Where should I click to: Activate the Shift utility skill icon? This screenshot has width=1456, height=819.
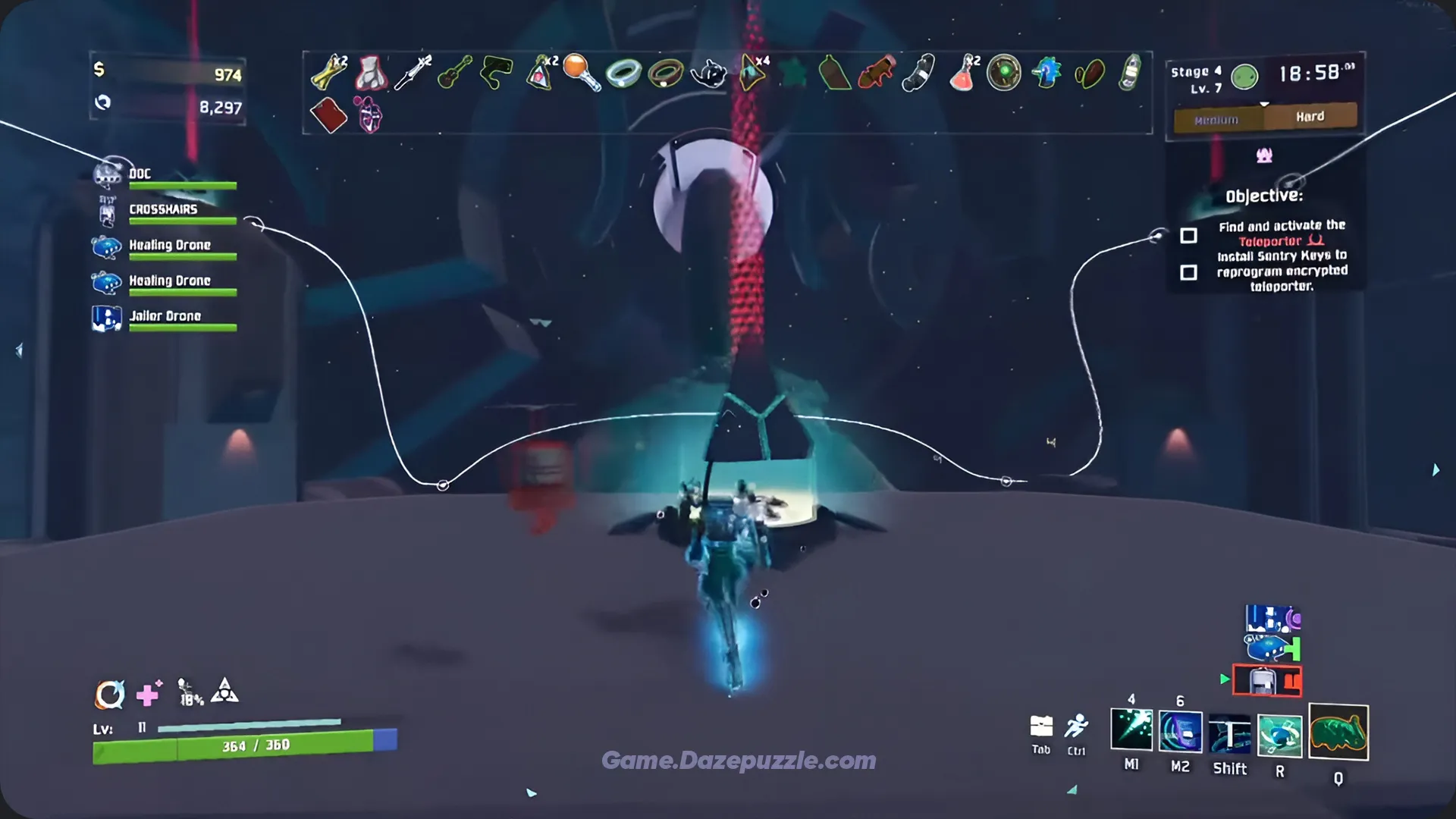pos(1230,732)
